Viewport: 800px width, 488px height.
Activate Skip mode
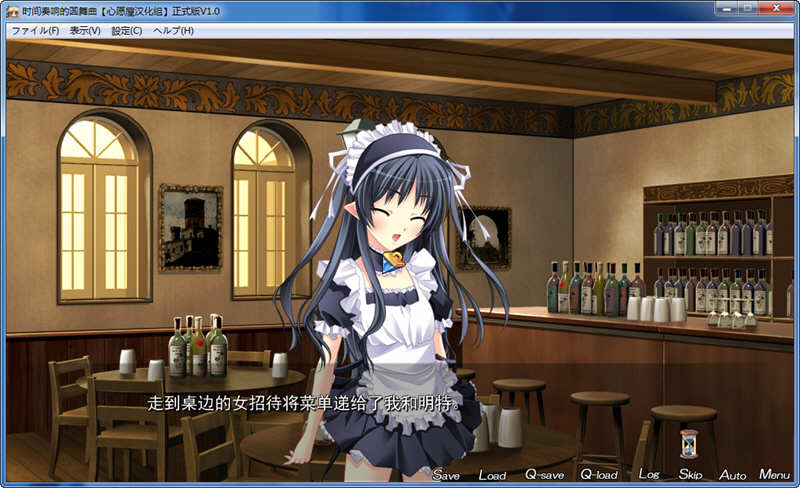(x=690, y=475)
